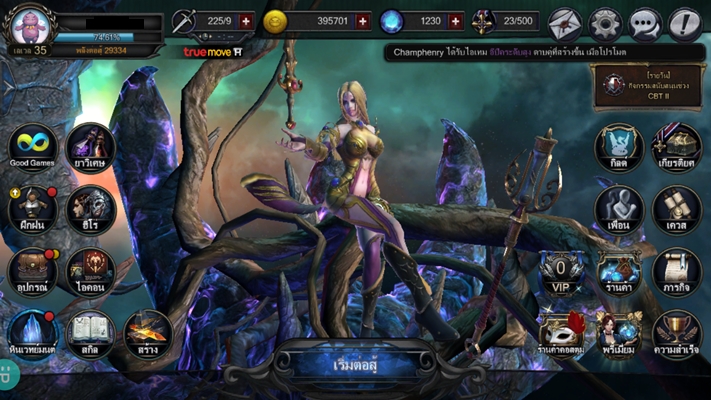Open the เควส quest scroll icon
Viewport: 711px width, 400px height.
677,208
